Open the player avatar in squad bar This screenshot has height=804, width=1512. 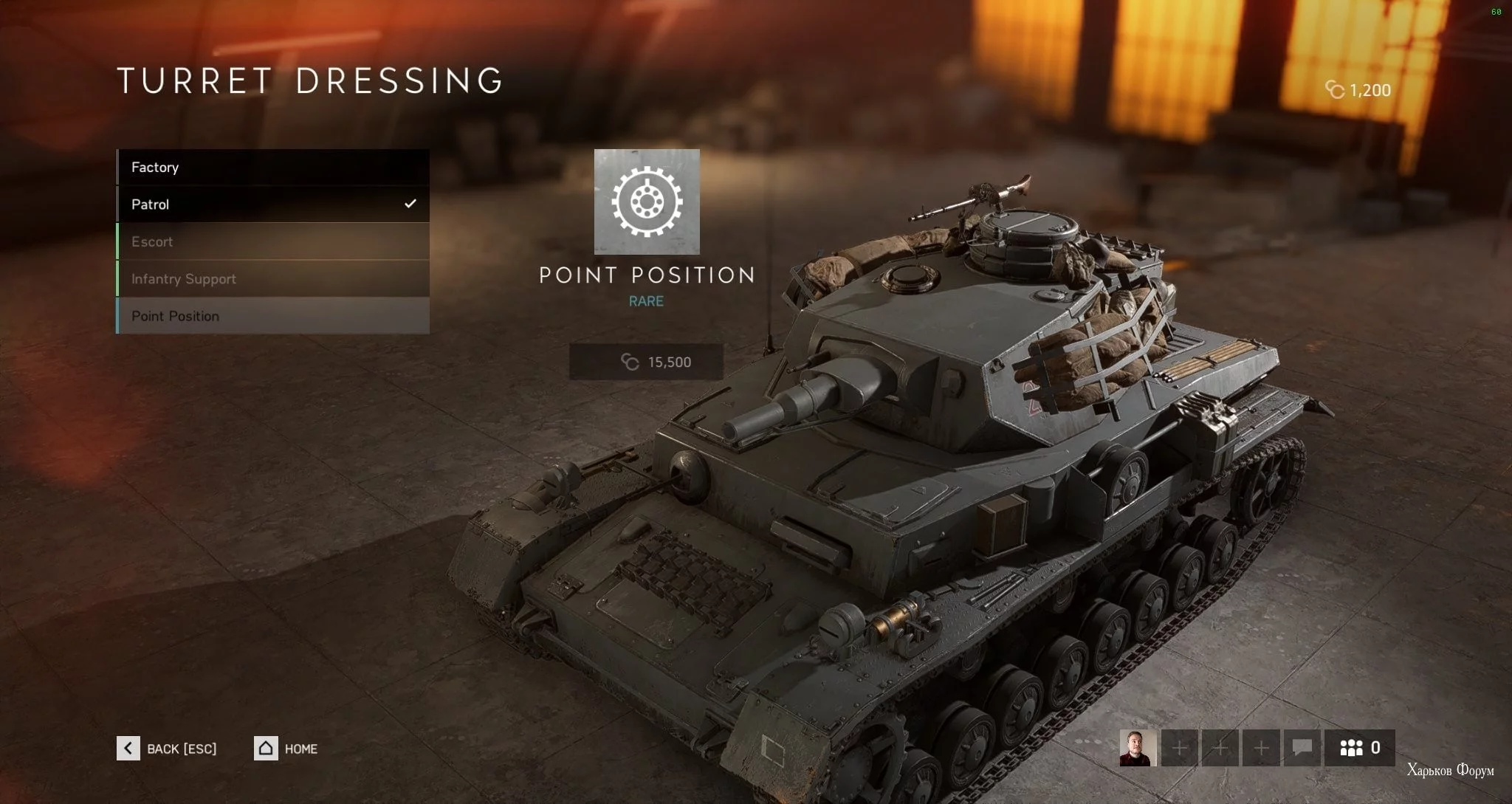coord(1138,748)
